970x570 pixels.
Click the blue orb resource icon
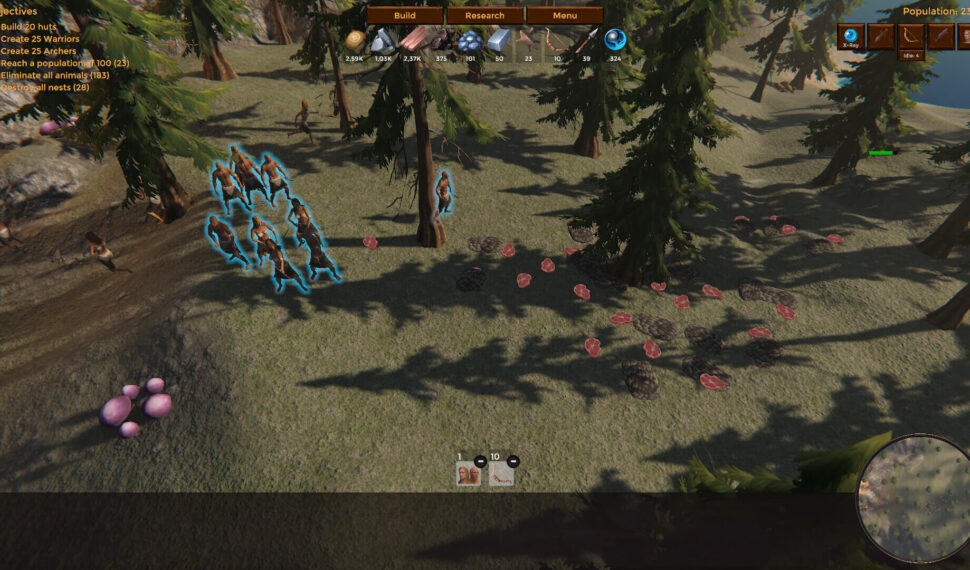615,40
